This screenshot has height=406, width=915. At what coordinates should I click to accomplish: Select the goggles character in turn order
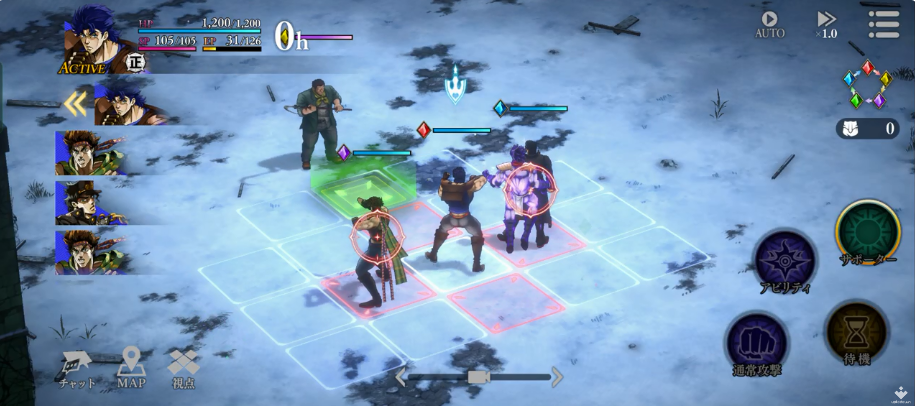[90, 153]
